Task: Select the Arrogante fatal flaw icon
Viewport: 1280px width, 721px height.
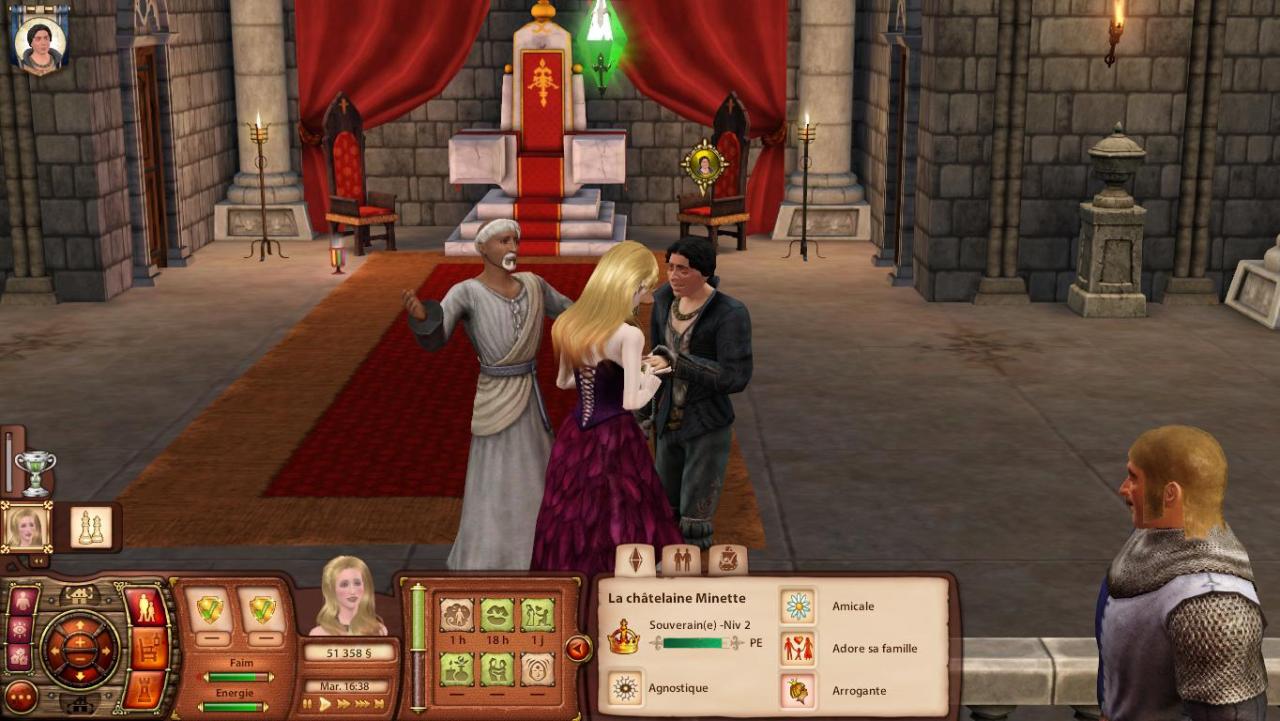Action: 797,690
